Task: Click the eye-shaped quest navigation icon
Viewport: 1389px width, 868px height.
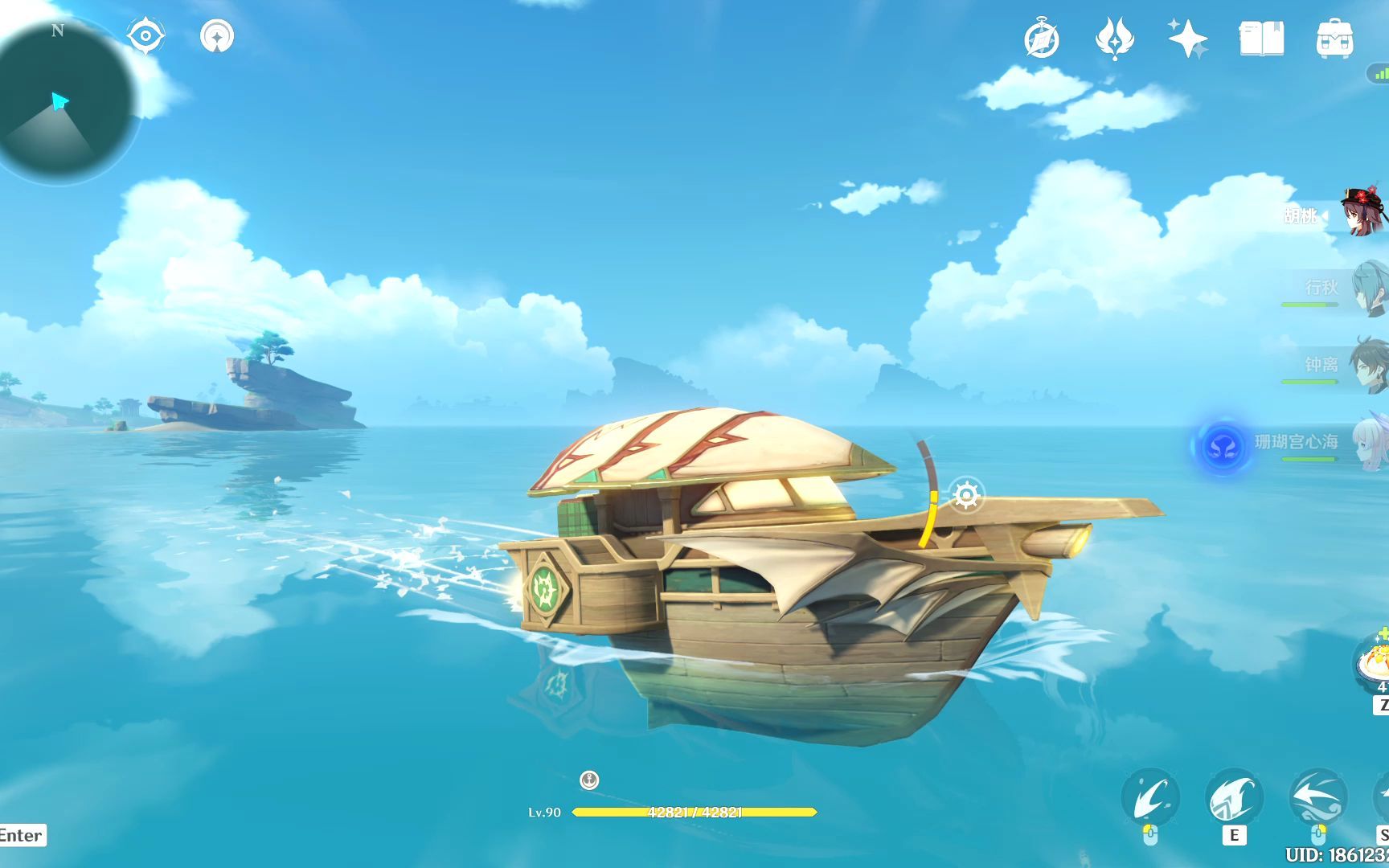Action: 145,36
